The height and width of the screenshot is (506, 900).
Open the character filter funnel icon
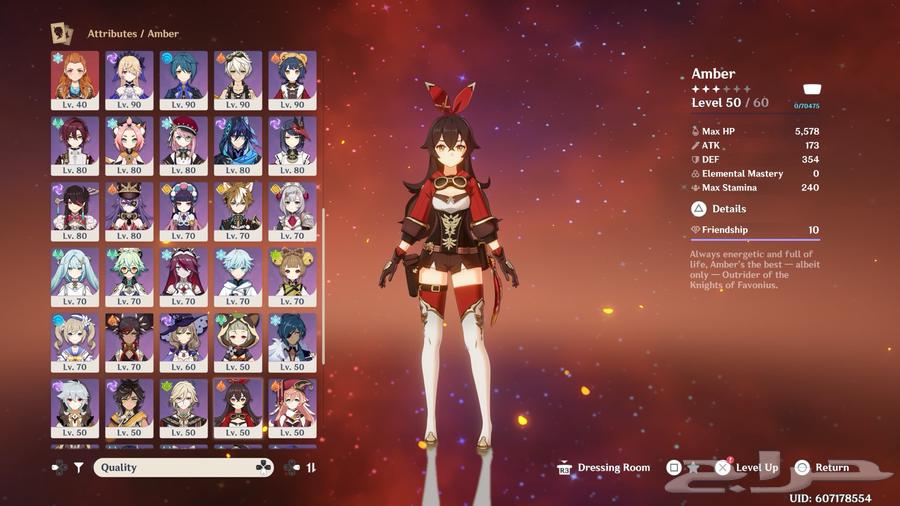[78, 467]
